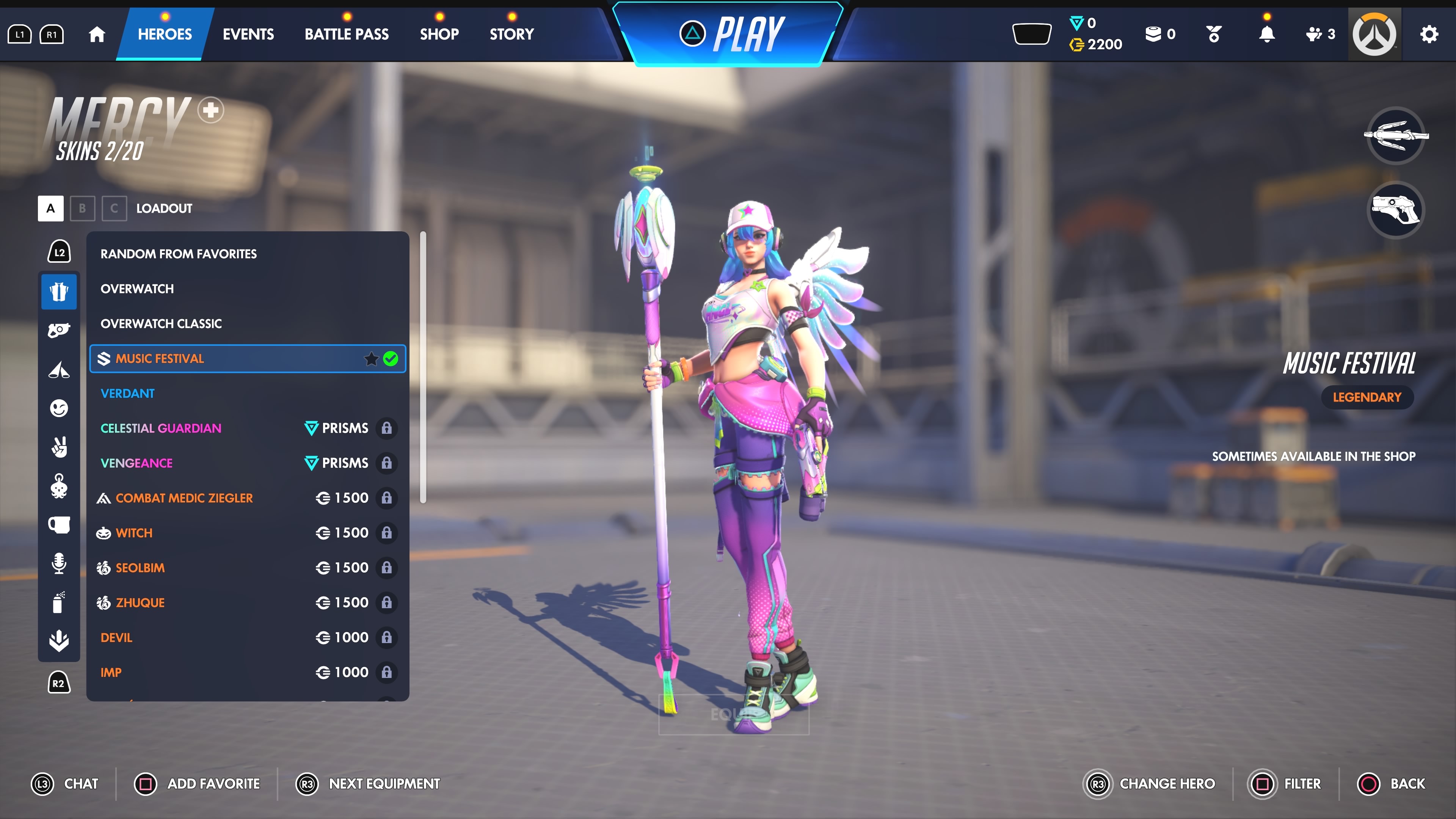Open the Heroes tab
Screen dimensions: 1456x819
(165, 34)
